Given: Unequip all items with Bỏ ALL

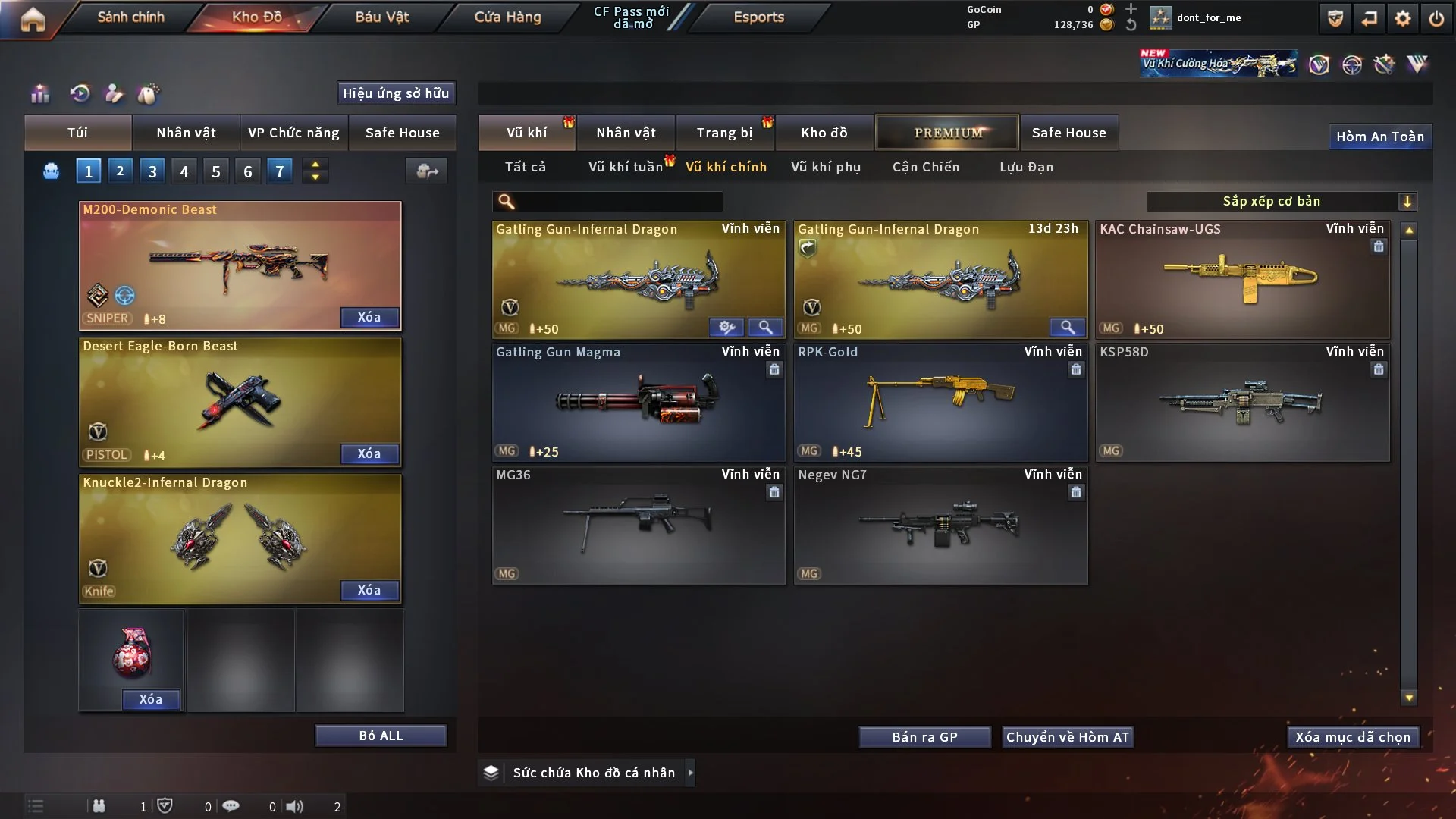Looking at the screenshot, I should [x=381, y=736].
